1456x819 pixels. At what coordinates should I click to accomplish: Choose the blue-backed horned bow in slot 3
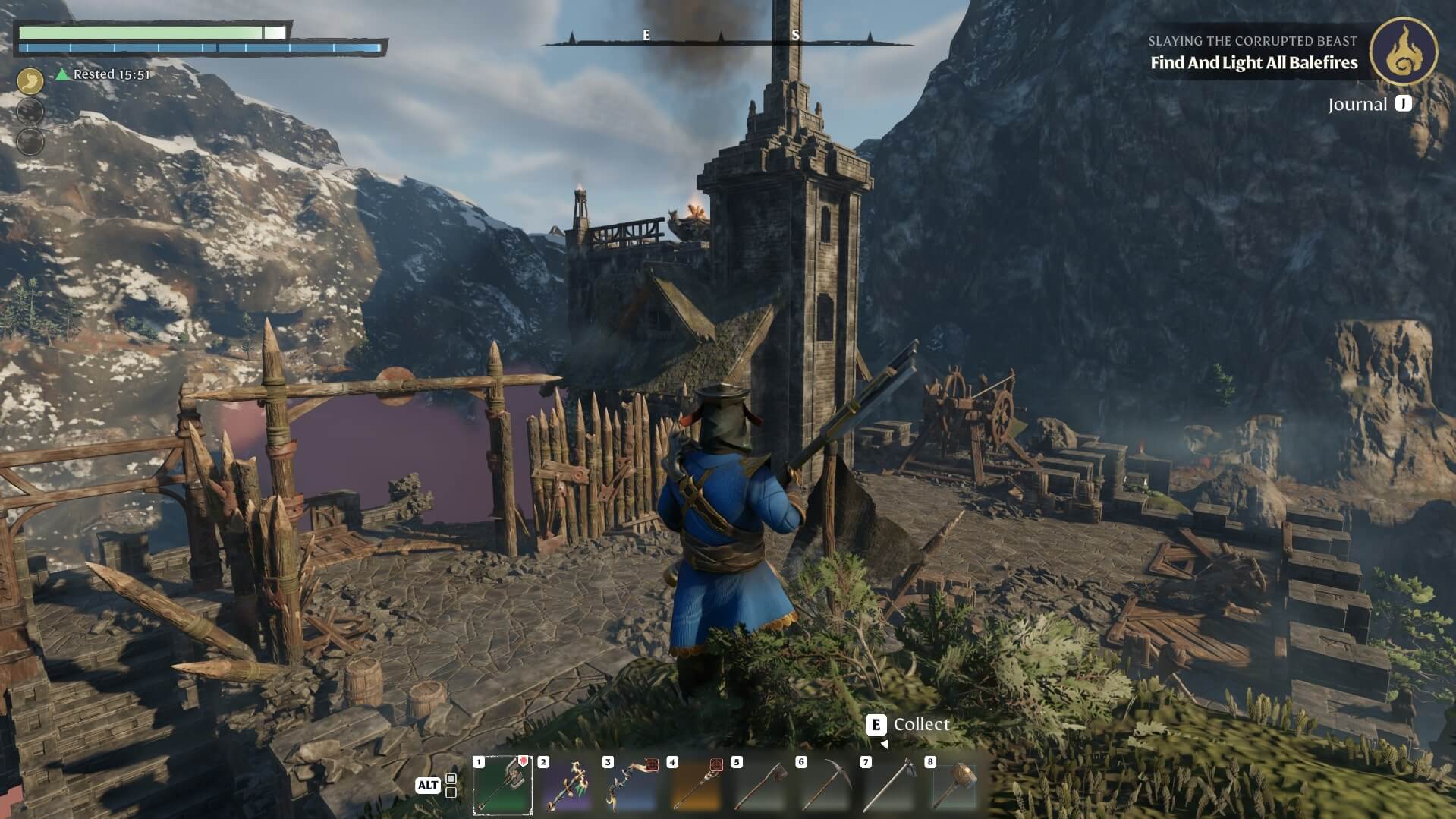coord(631,786)
